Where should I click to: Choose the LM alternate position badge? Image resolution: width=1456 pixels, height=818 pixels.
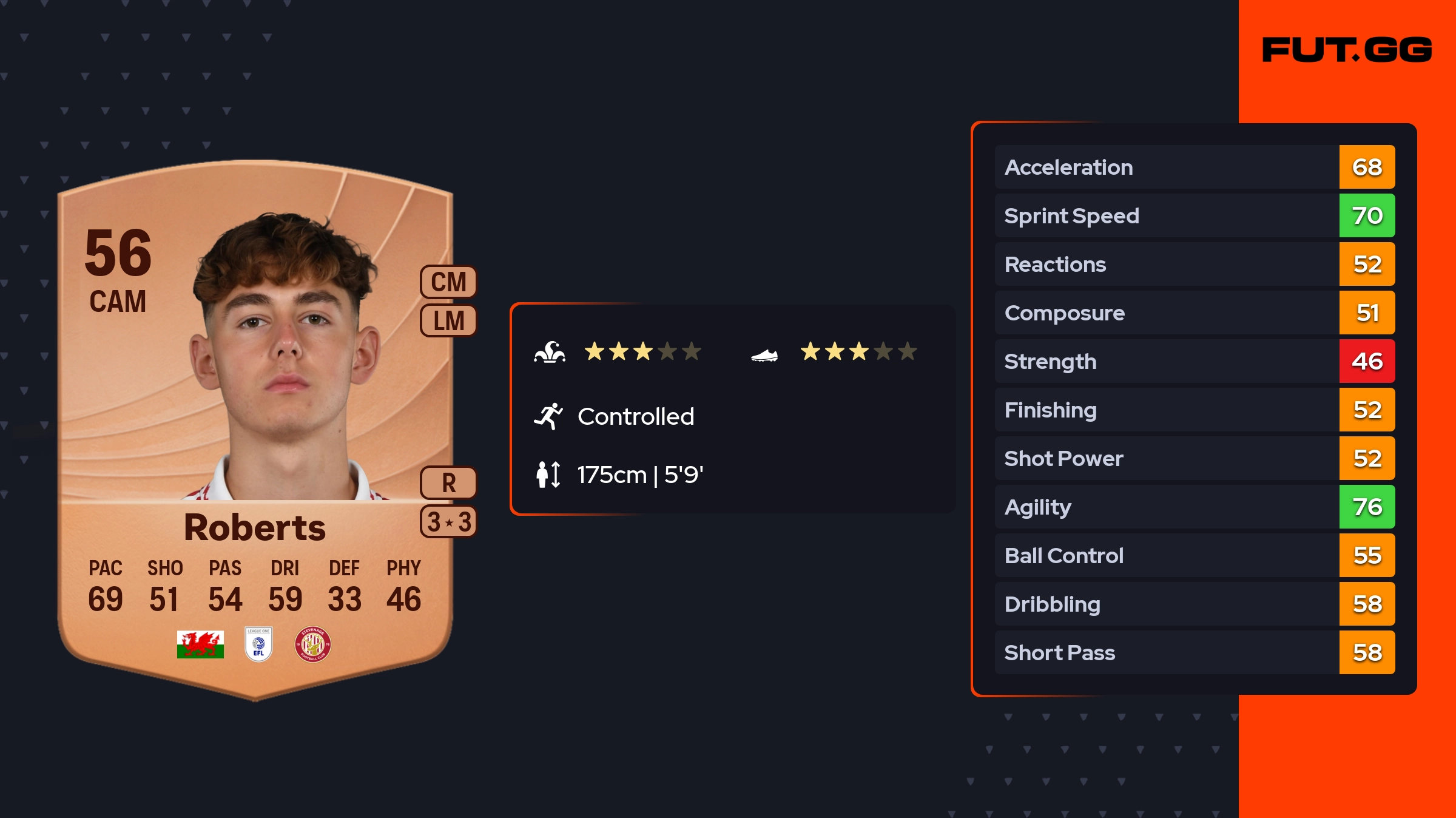pos(448,321)
